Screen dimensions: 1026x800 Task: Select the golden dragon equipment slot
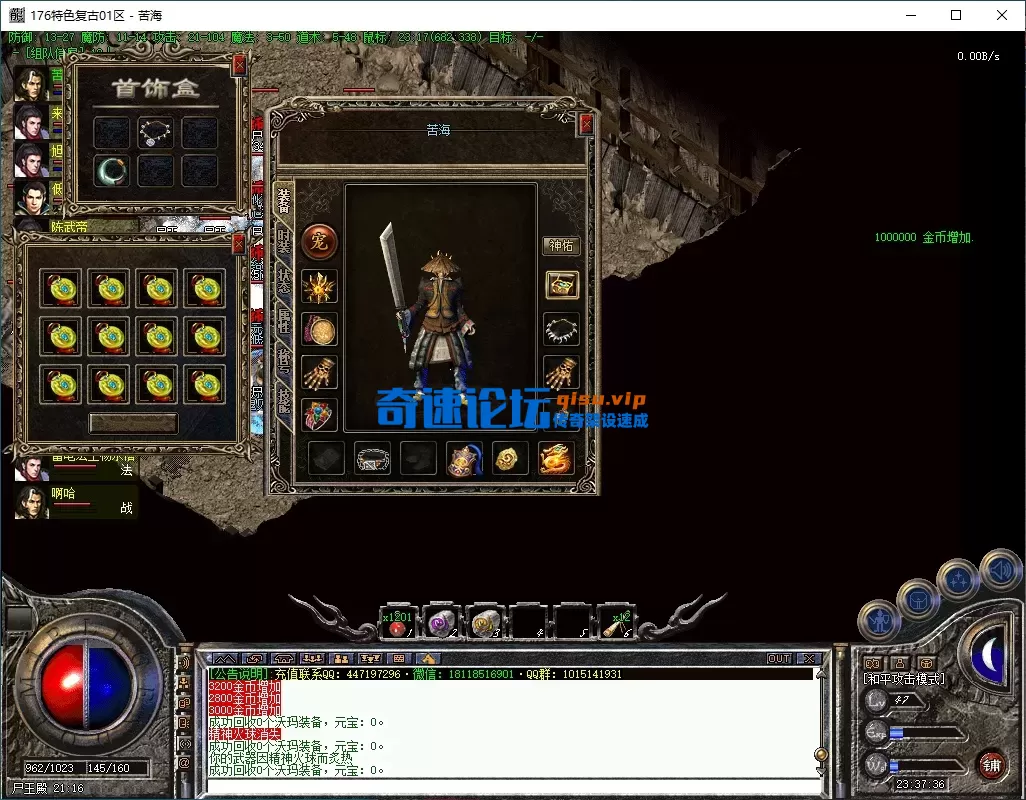point(556,458)
